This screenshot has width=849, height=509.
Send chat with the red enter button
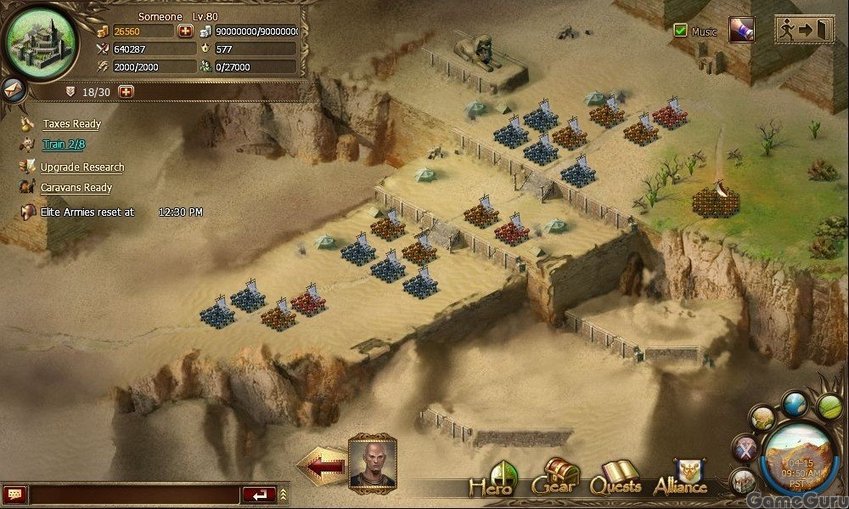tap(259, 494)
